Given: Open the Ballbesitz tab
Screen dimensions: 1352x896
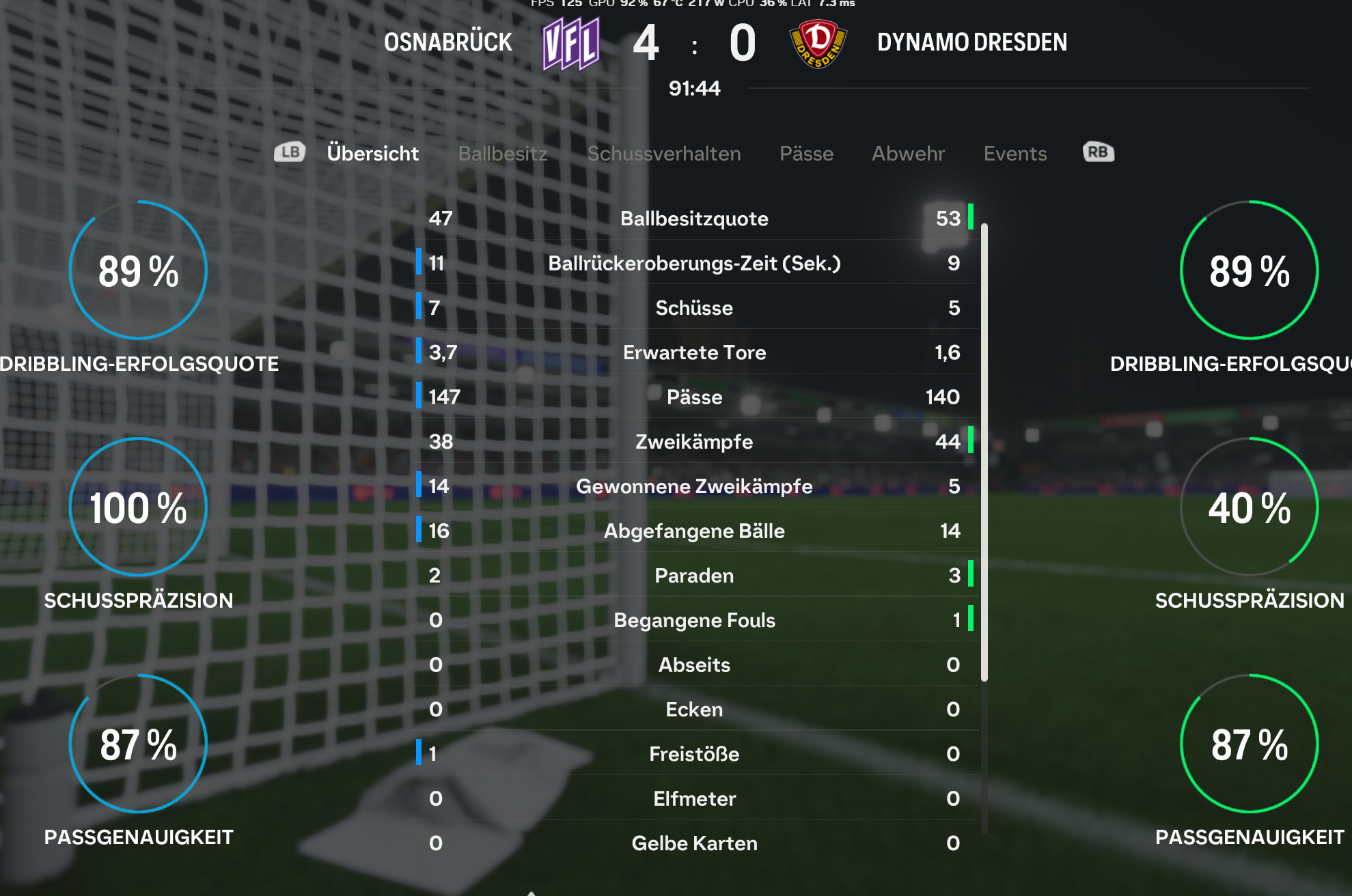Looking at the screenshot, I should 502,153.
